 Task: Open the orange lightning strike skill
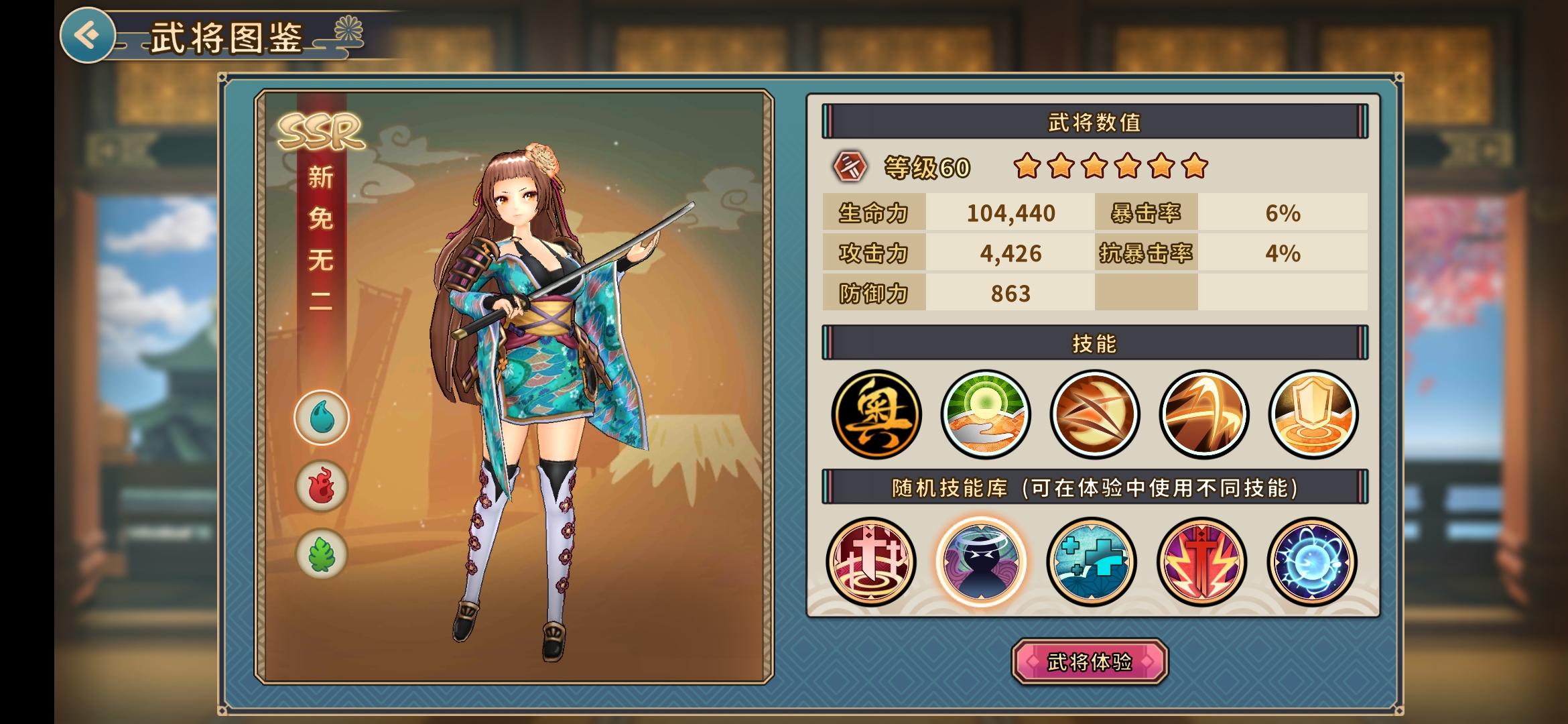1203,414
